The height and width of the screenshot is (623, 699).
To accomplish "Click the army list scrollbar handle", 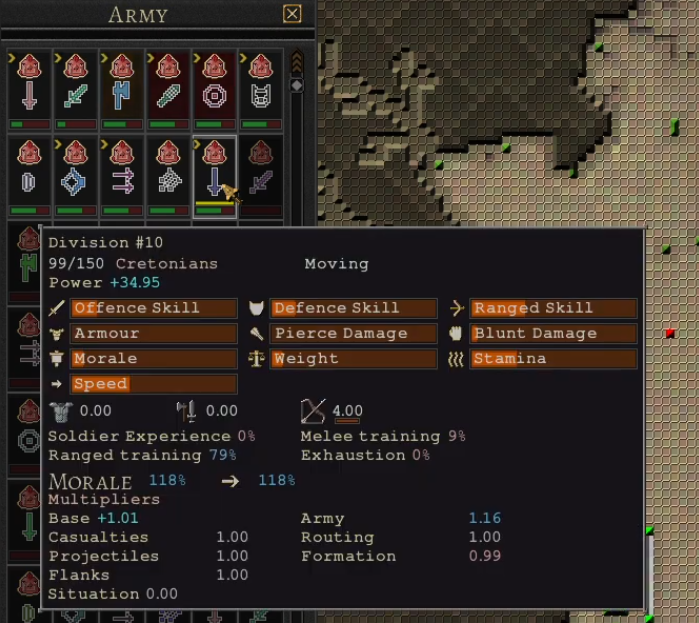I will [296, 86].
